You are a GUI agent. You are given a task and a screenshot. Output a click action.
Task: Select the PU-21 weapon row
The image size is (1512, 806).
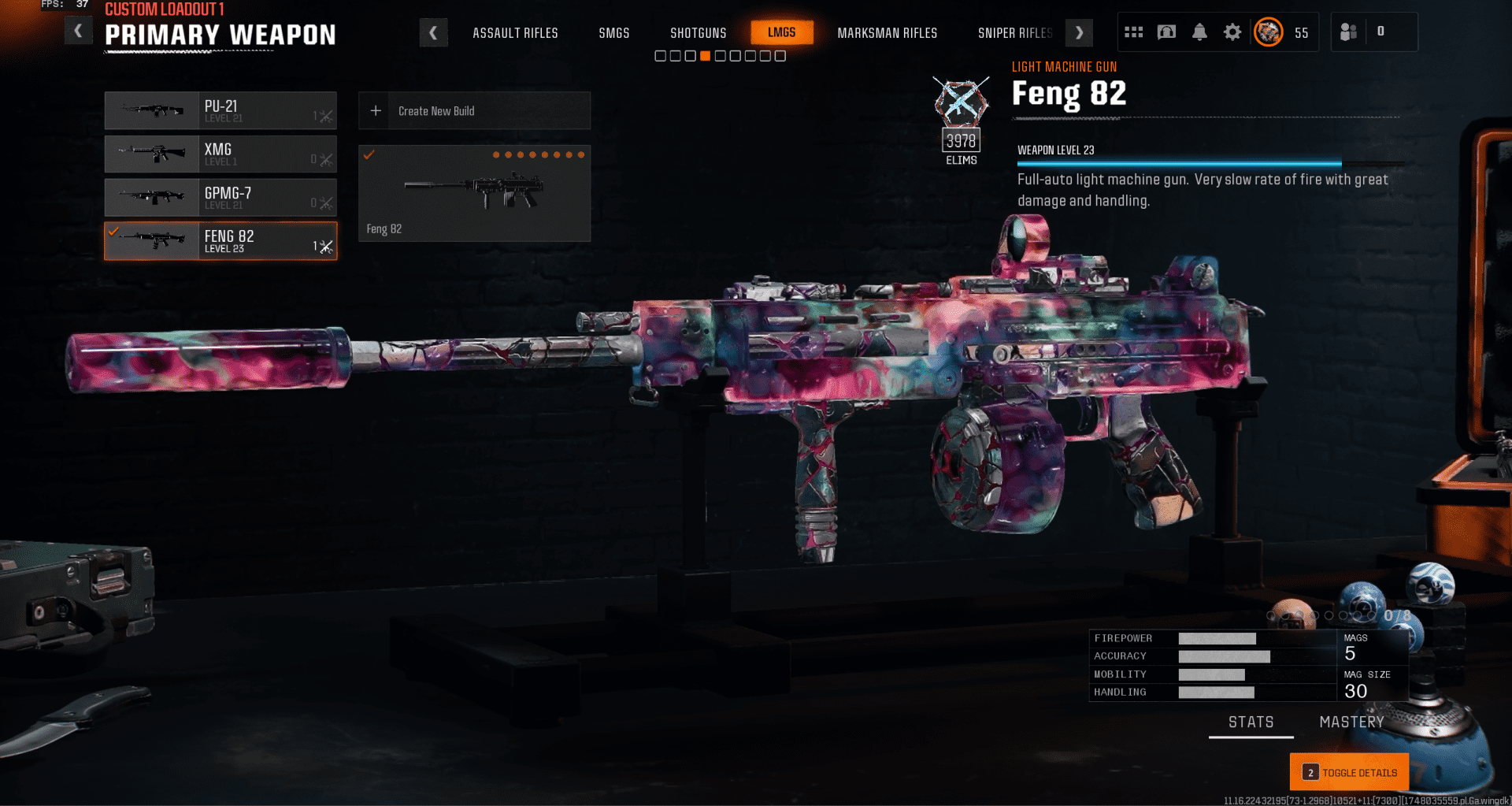[220, 110]
